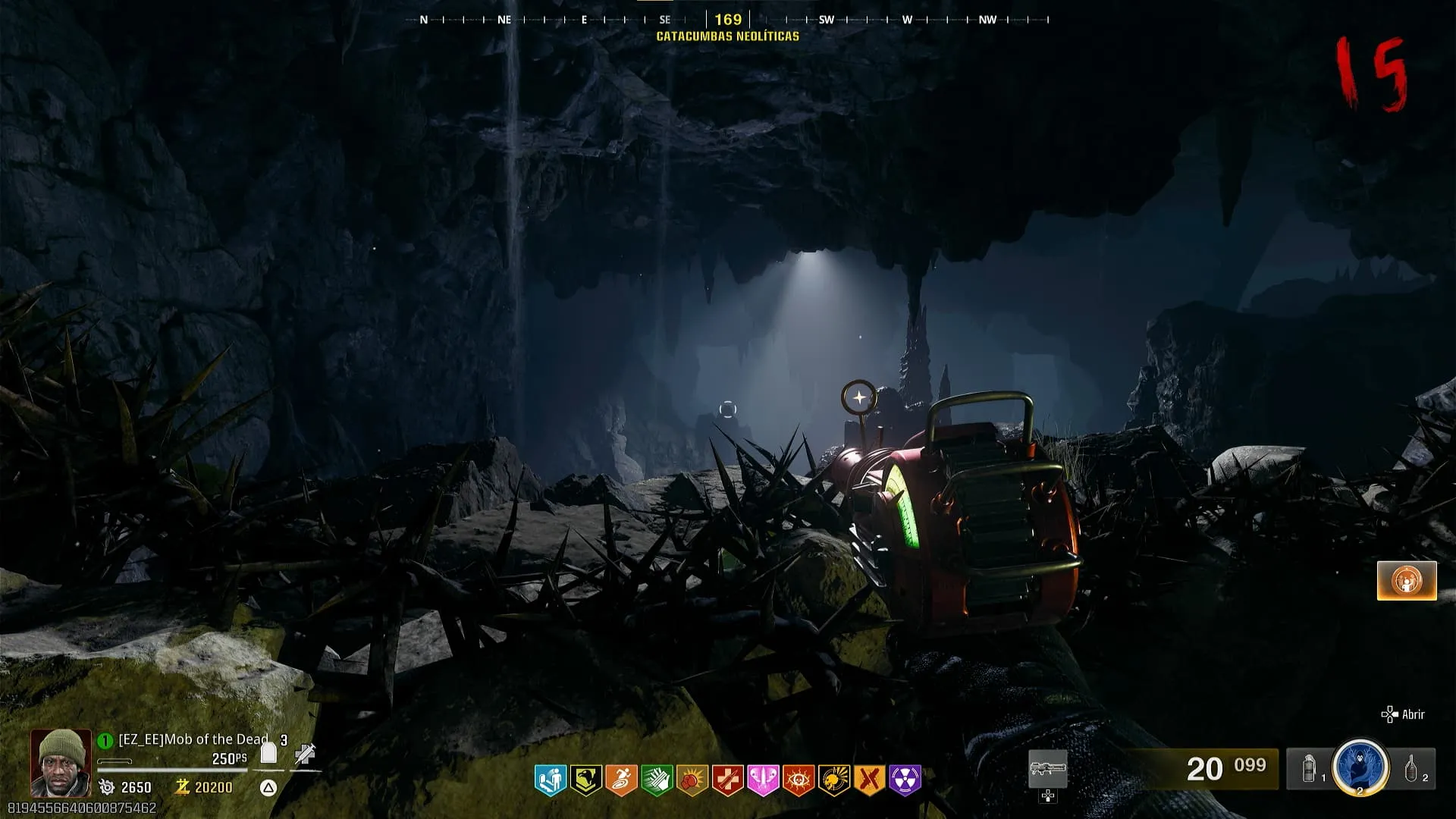This screenshot has height=819, width=1456.
Task: Select the lethal frag grenade slot
Action: coord(1411,769)
